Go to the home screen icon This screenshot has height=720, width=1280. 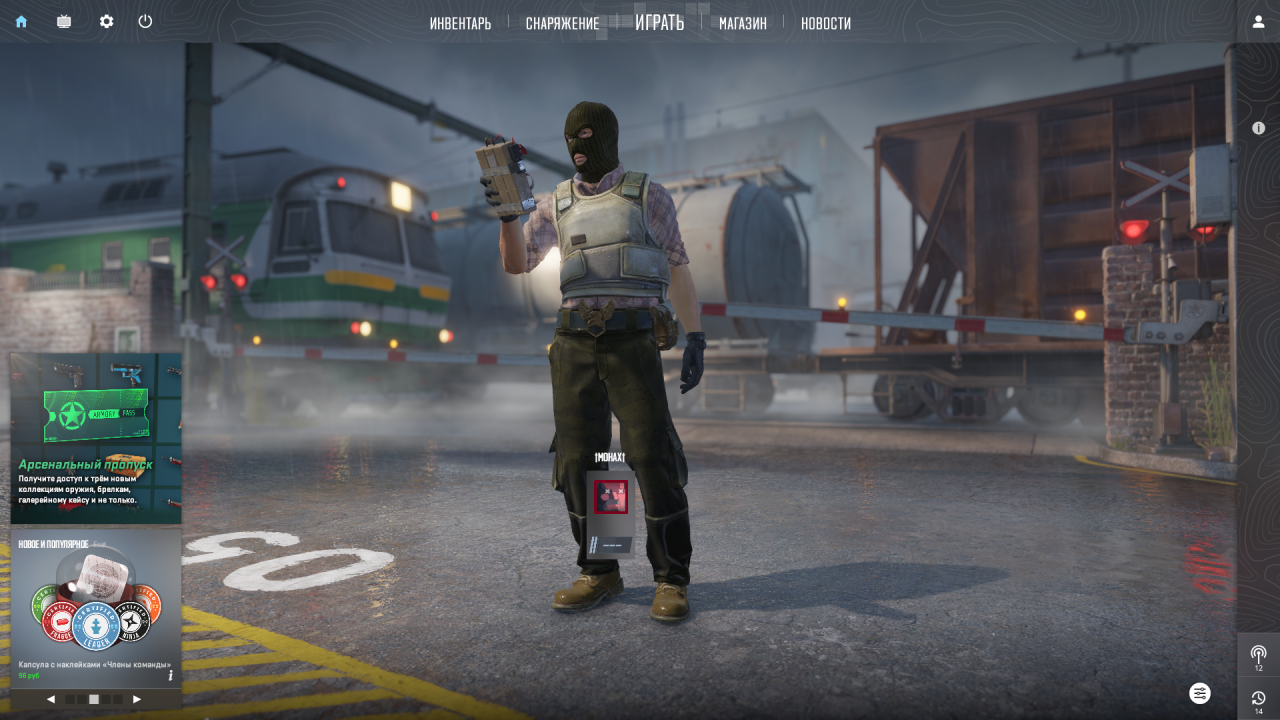tap(21, 21)
